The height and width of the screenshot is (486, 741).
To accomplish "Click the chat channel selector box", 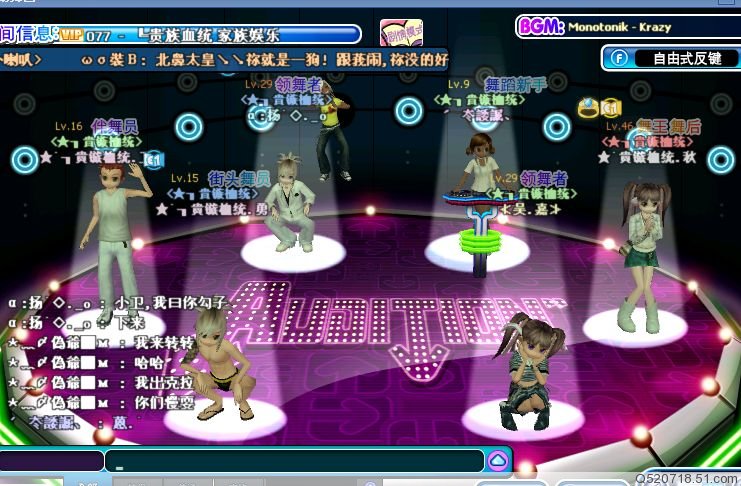I will click(x=52, y=461).
